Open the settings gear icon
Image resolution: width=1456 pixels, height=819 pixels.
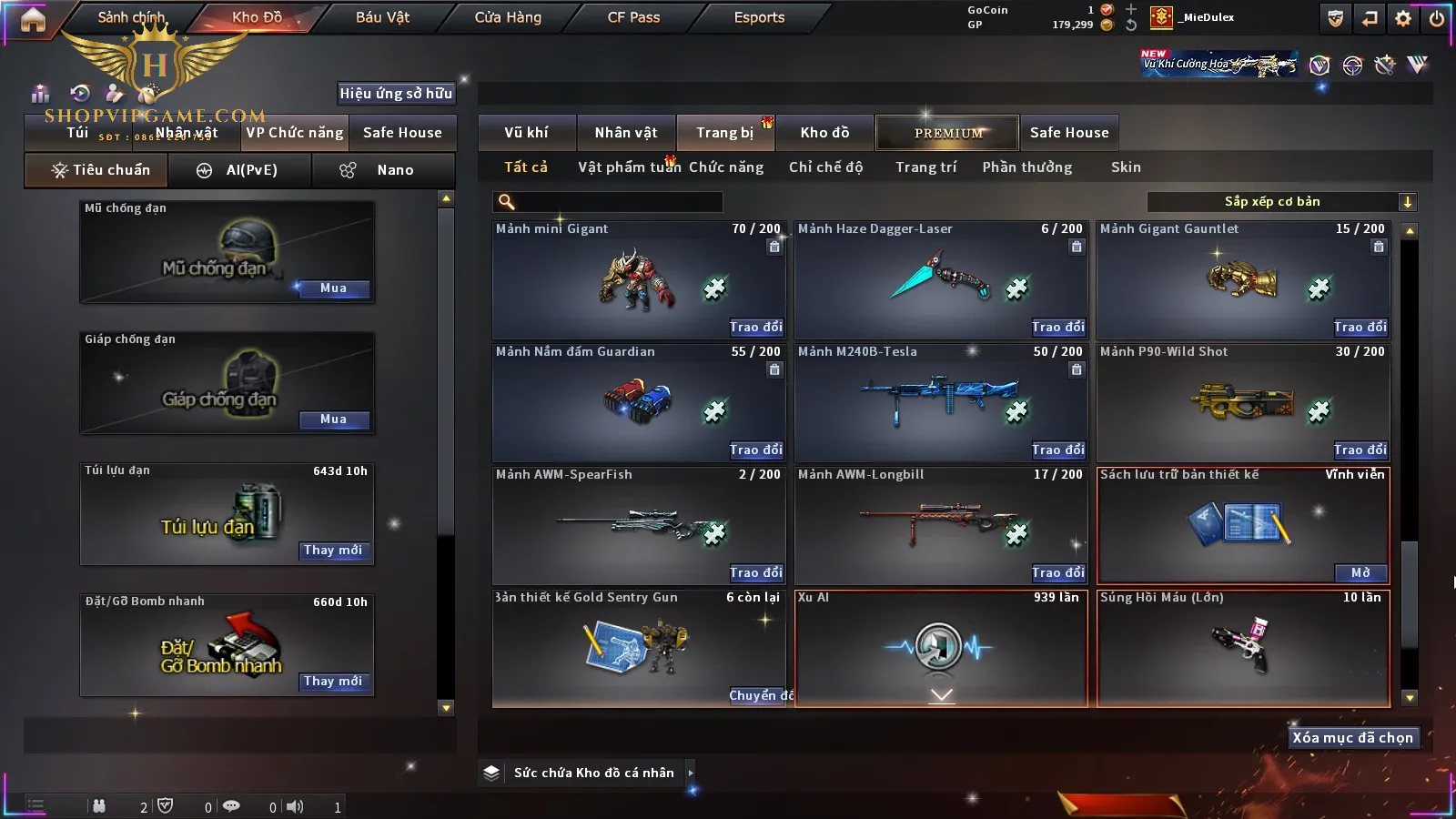click(1403, 18)
